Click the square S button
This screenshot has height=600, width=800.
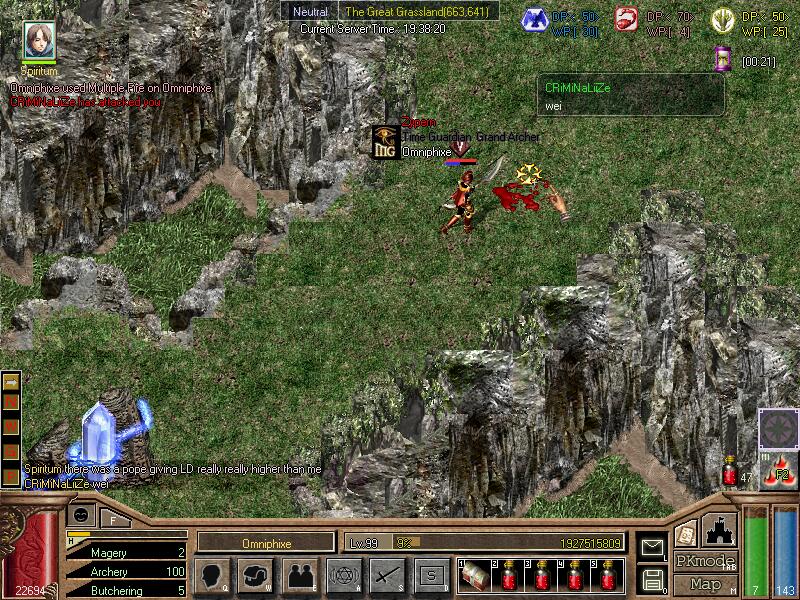(x=431, y=575)
